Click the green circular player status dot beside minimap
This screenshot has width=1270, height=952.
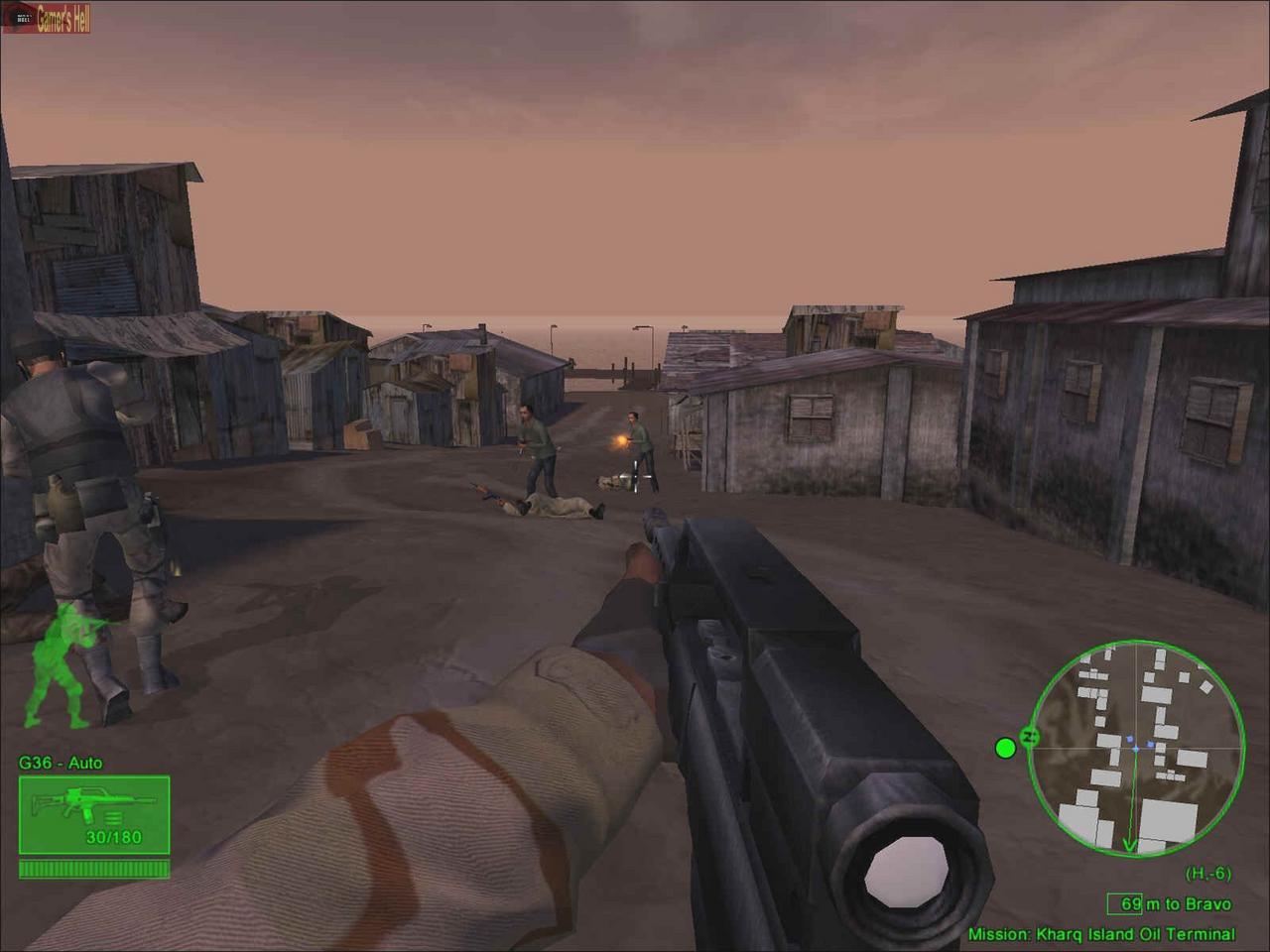(1005, 747)
